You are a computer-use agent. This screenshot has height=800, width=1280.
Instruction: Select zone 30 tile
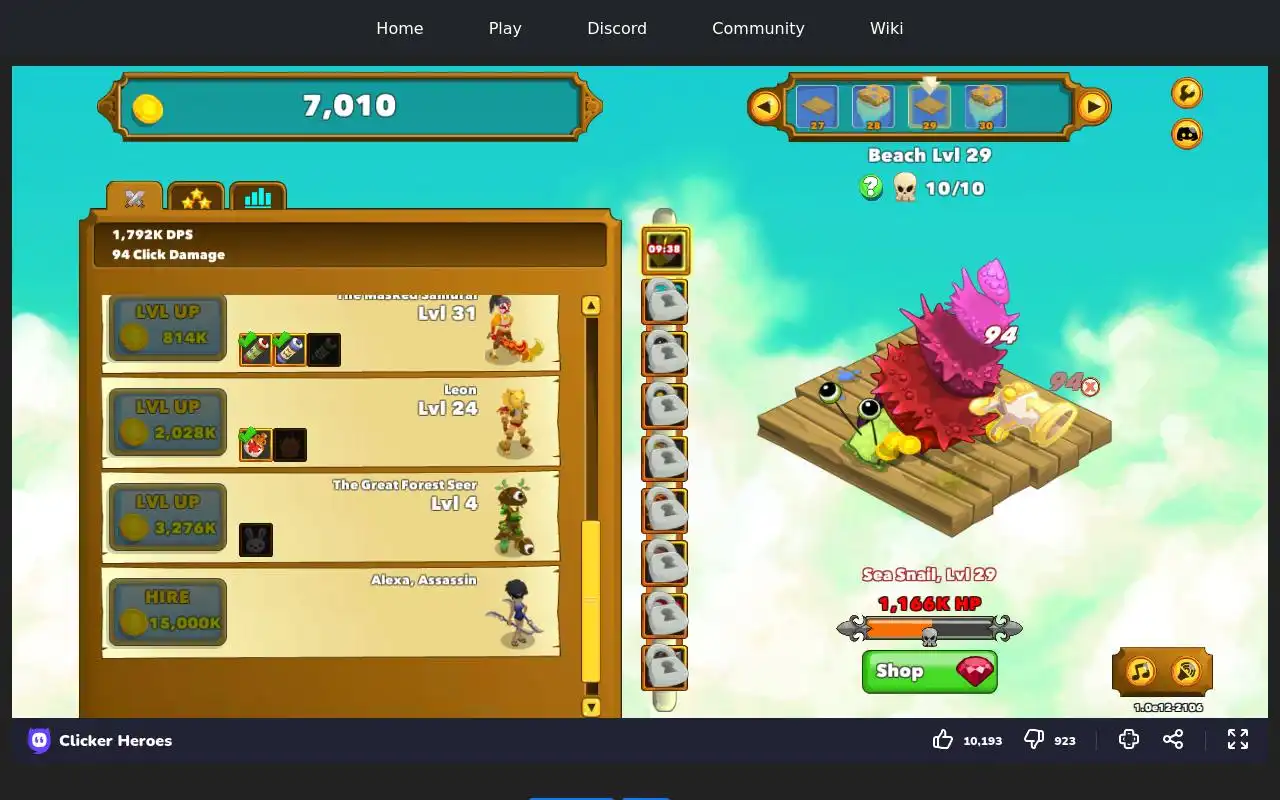click(x=986, y=106)
